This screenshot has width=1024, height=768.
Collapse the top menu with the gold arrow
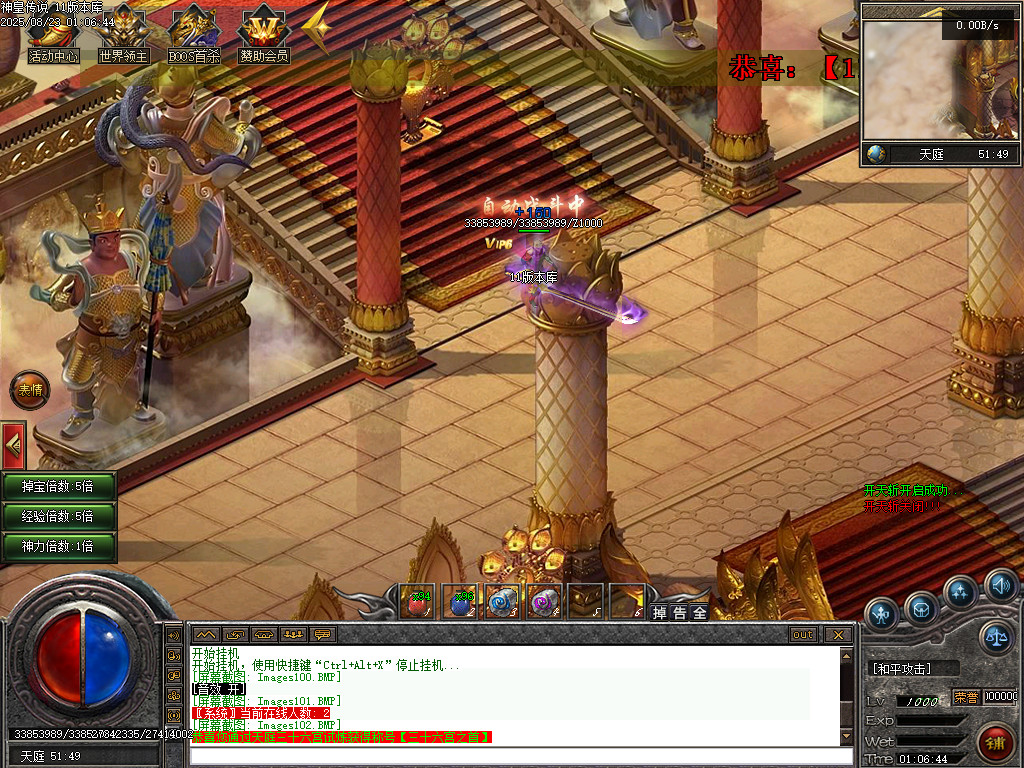click(316, 28)
